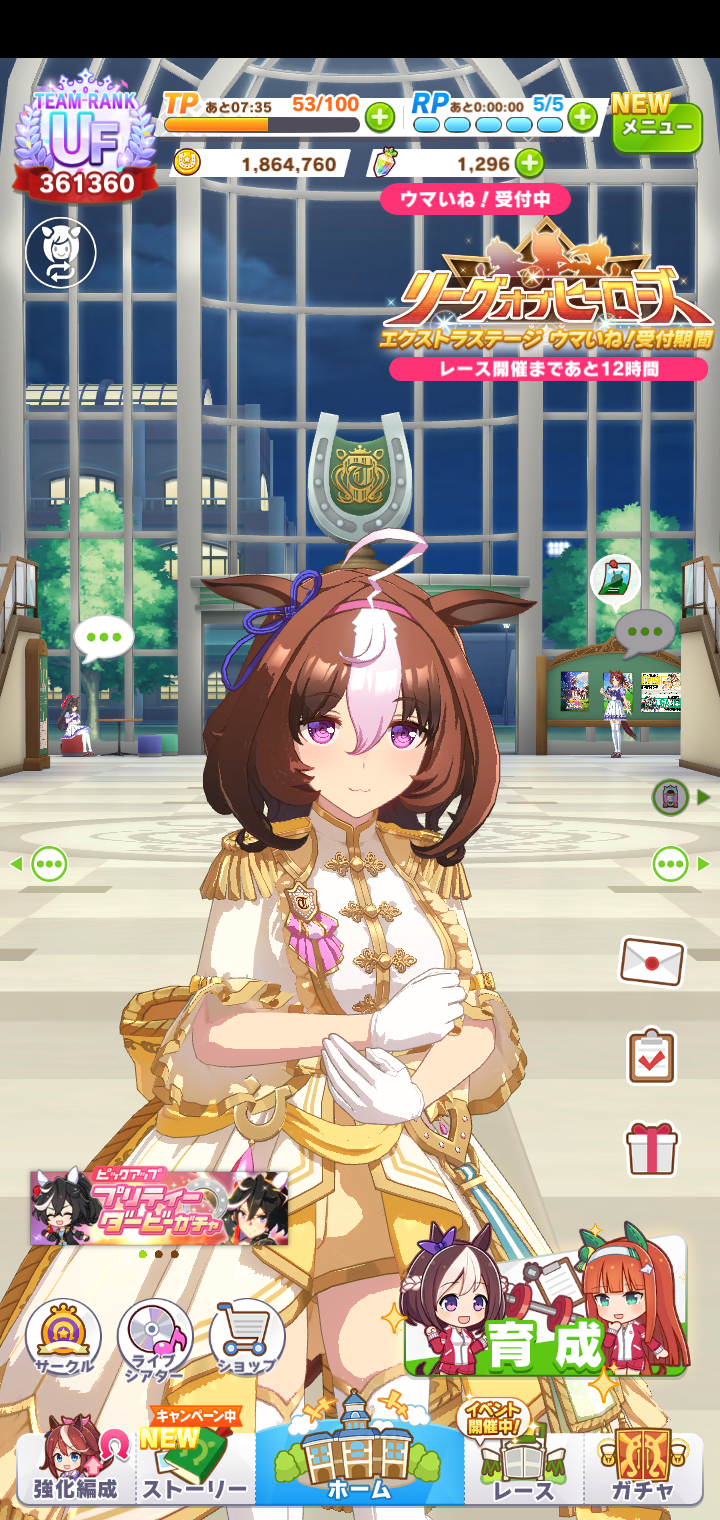The image size is (720, 1520).
Task: Switch to the 強化編成 tab
Action: pyautogui.click(x=75, y=1465)
